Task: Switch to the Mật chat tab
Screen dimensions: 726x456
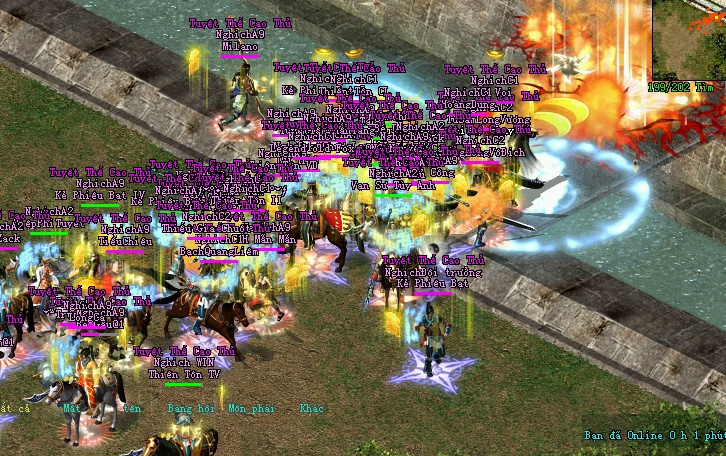Action: [71, 408]
